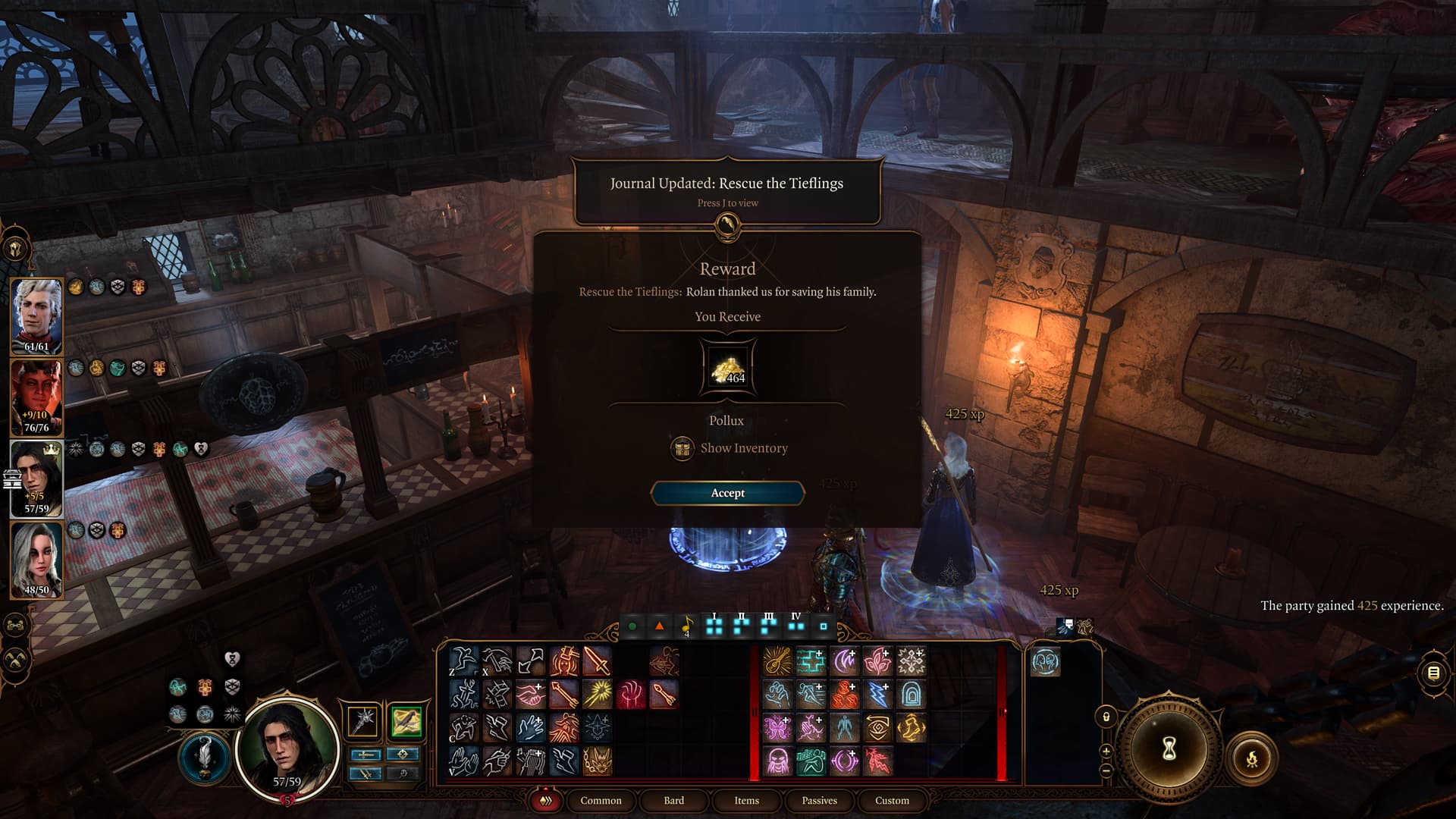The height and width of the screenshot is (819, 1456).
Task: Select the 464 gold reward slot
Action: point(727,369)
